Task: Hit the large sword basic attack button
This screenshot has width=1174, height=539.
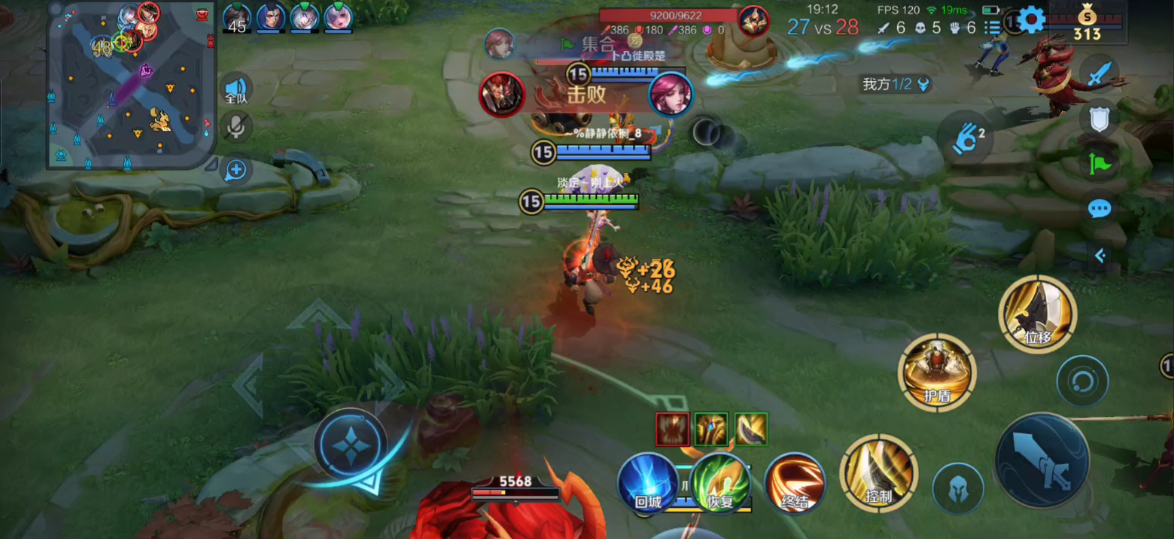Action: click(x=1041, y=460)
